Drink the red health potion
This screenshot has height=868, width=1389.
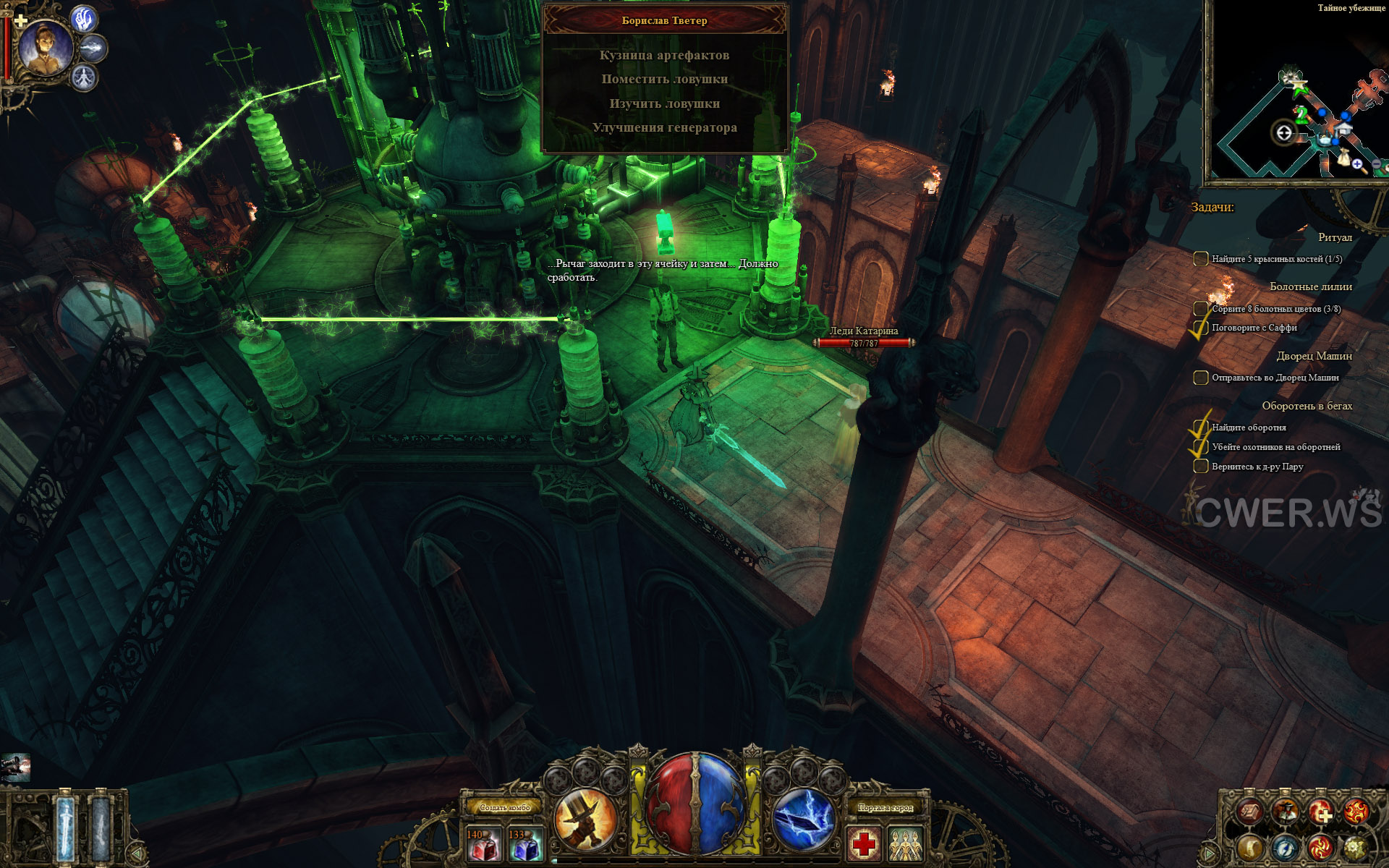pyautogui.click(x=484, y=843)
